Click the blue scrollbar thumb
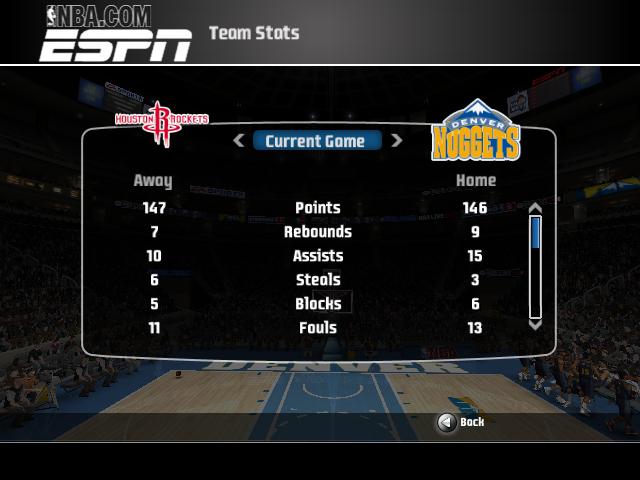 535,232
